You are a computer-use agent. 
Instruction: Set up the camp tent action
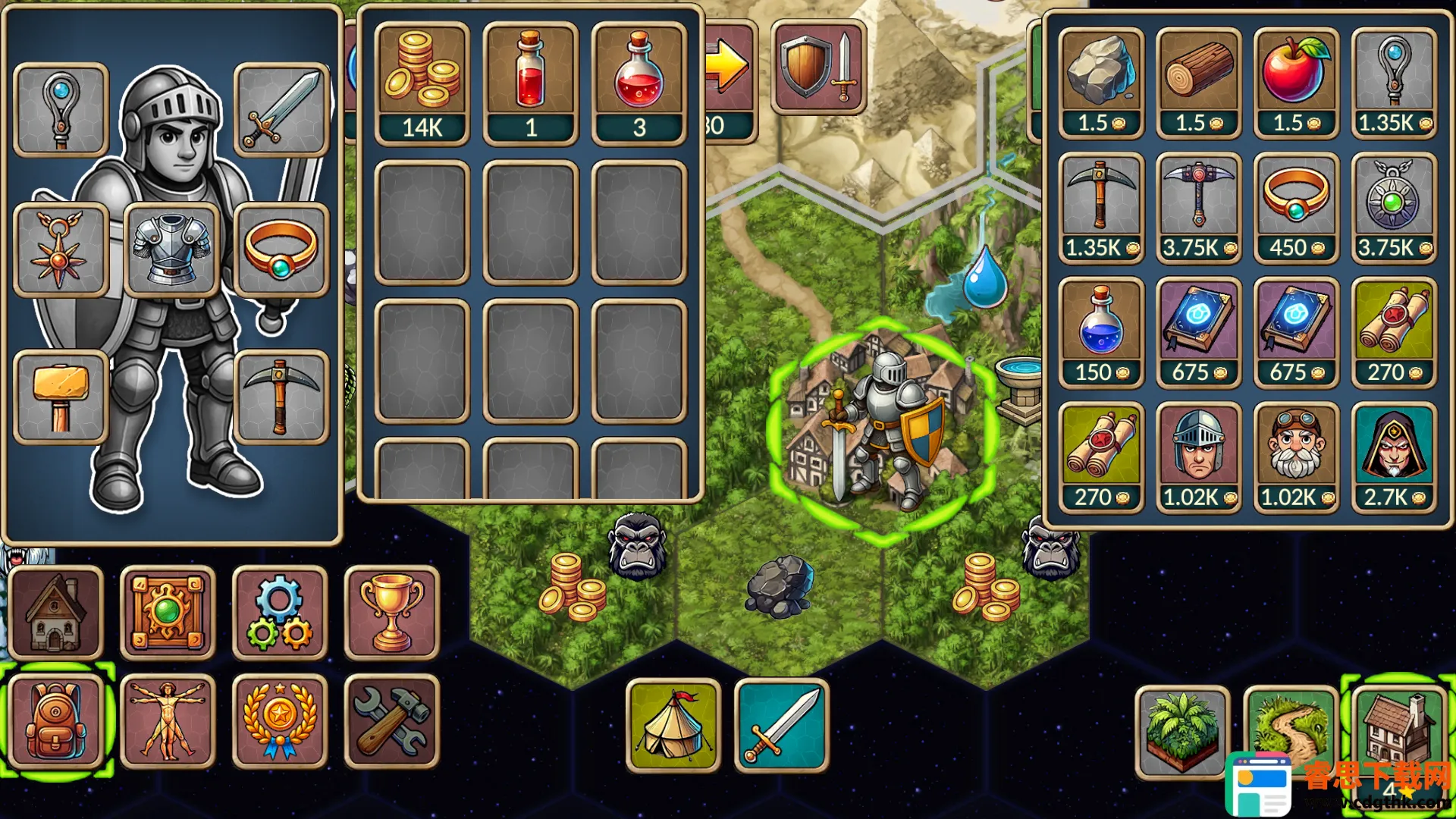673,726
